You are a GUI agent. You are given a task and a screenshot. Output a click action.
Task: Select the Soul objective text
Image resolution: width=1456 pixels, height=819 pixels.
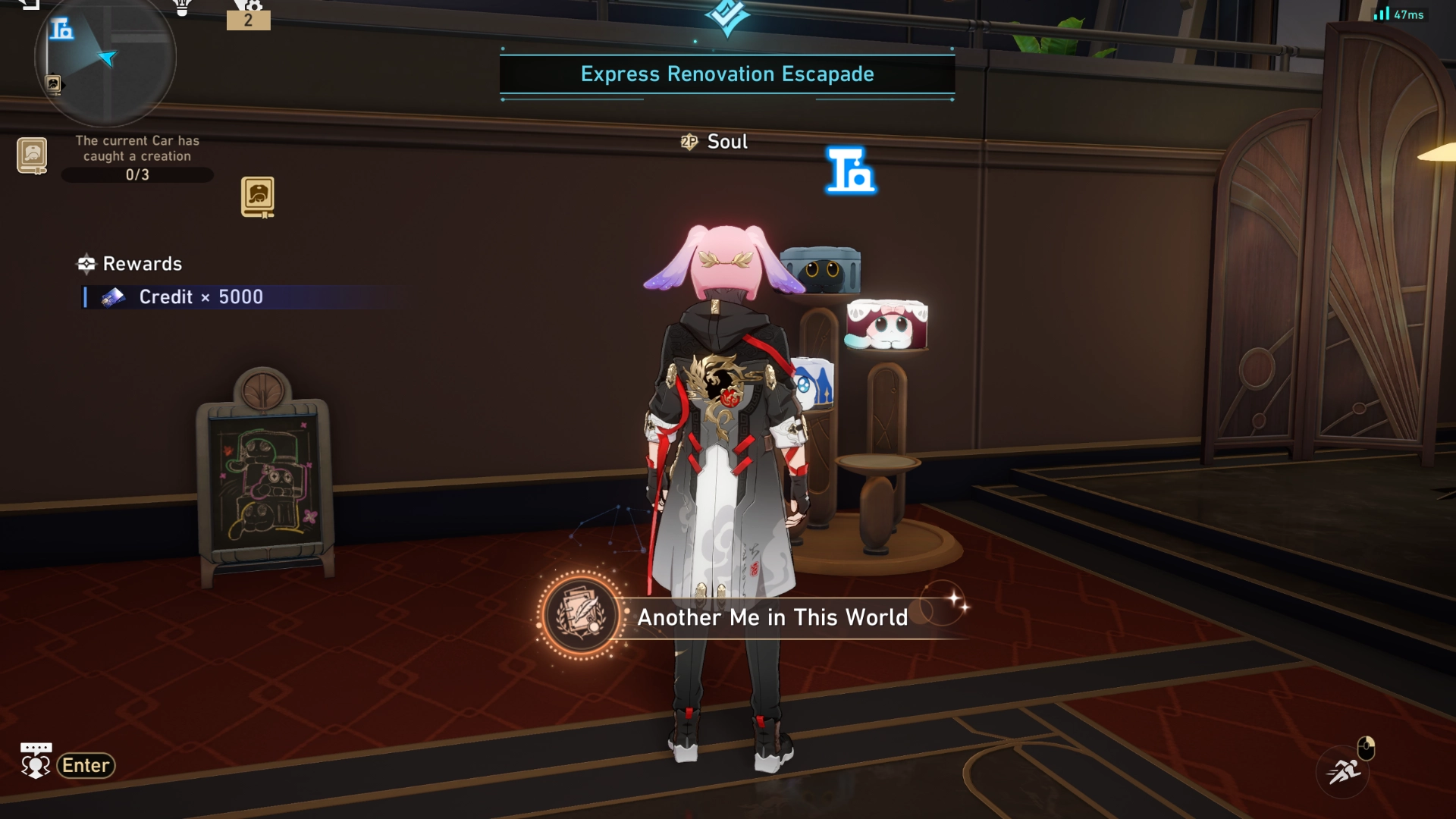coord(726,141)
